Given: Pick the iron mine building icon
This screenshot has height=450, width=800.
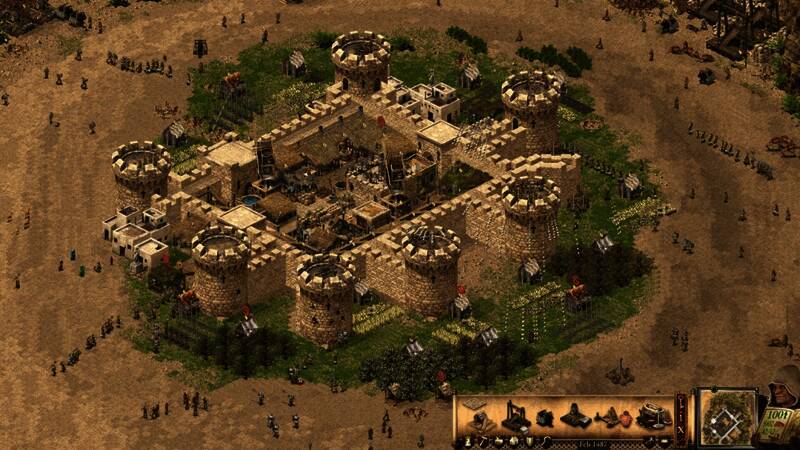Looking at the screenshot, I should click(576, 416).
